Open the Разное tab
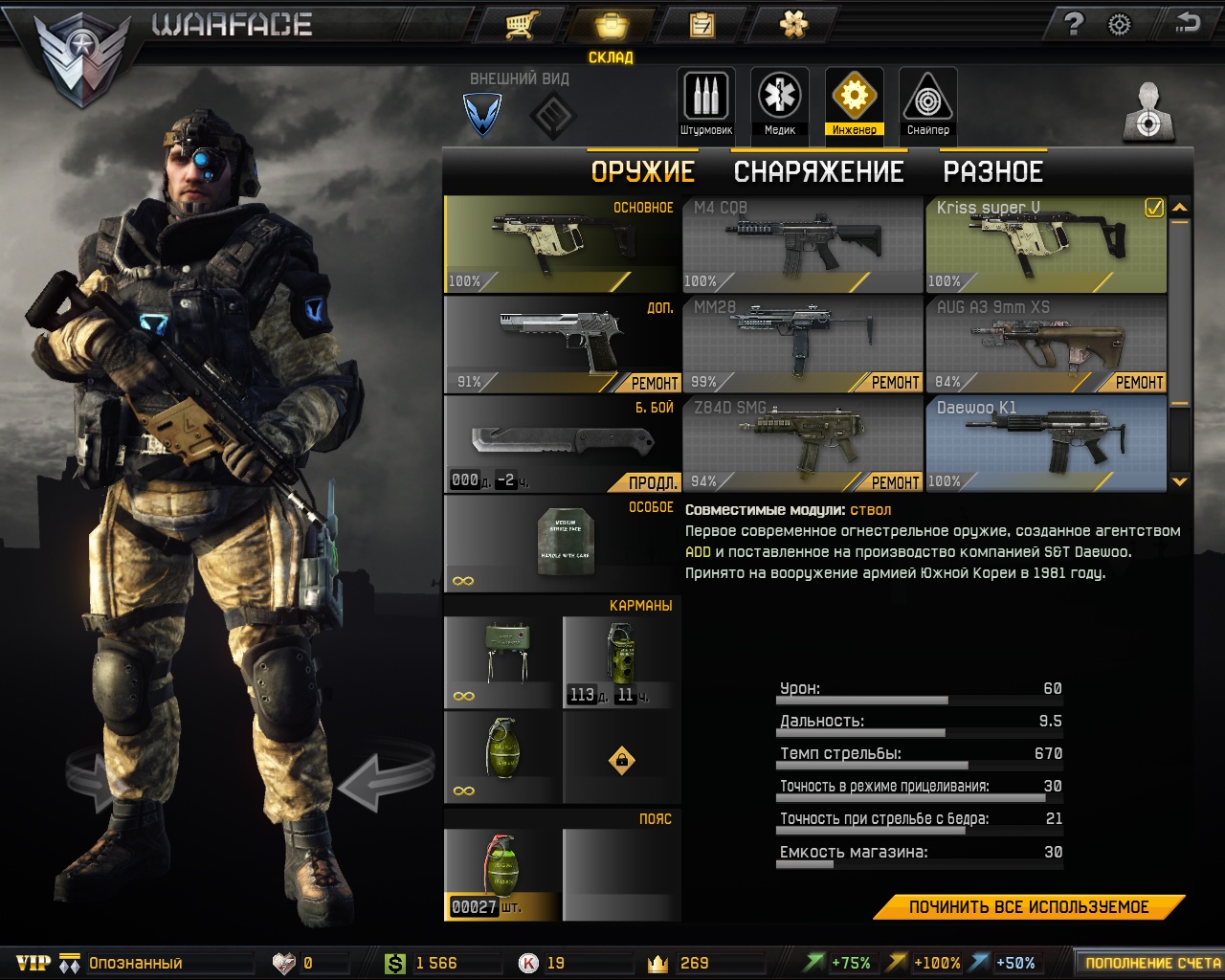 pyautogui.click(x=992, y=172)
